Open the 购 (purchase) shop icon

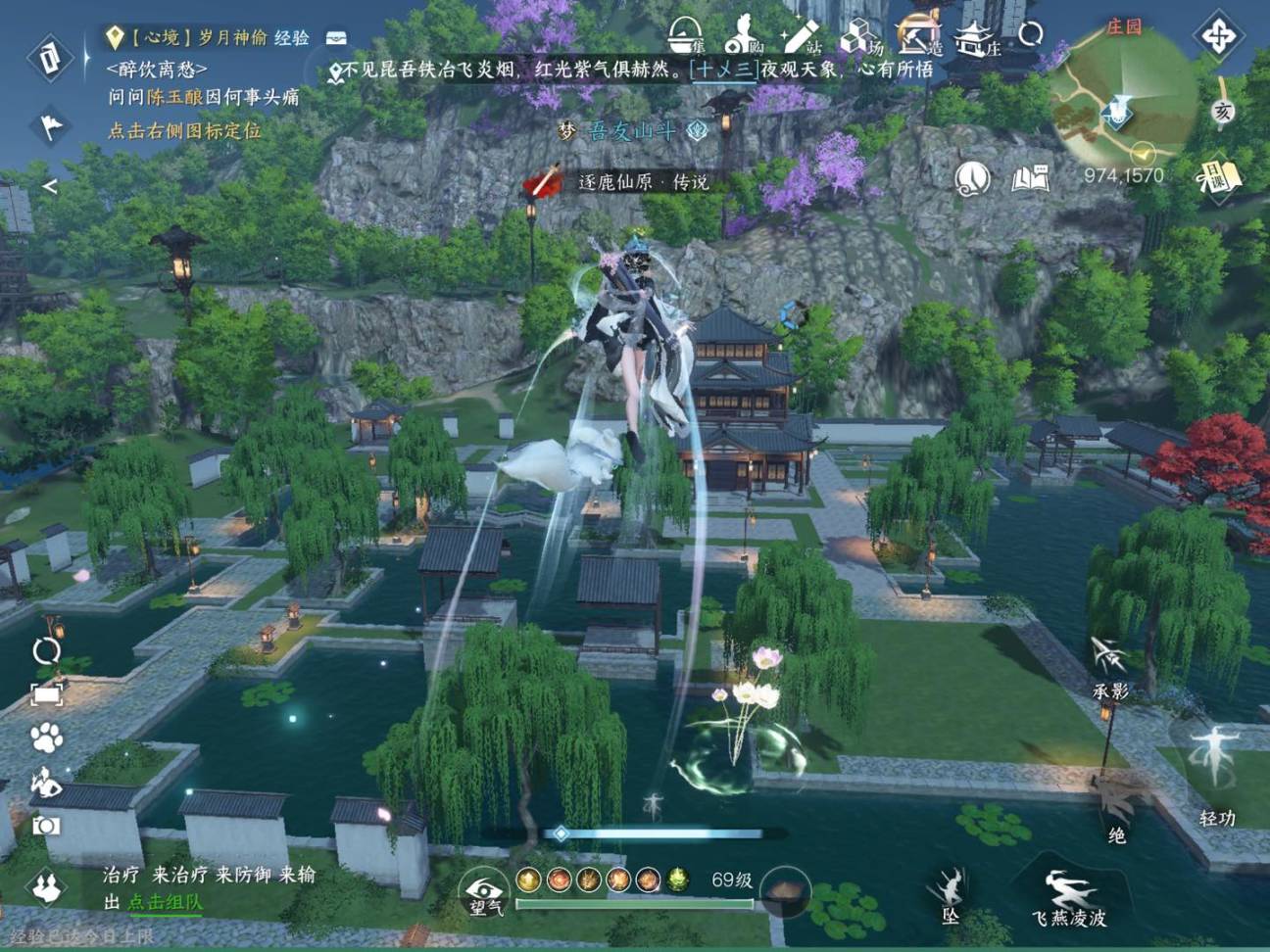coord(740,37)
